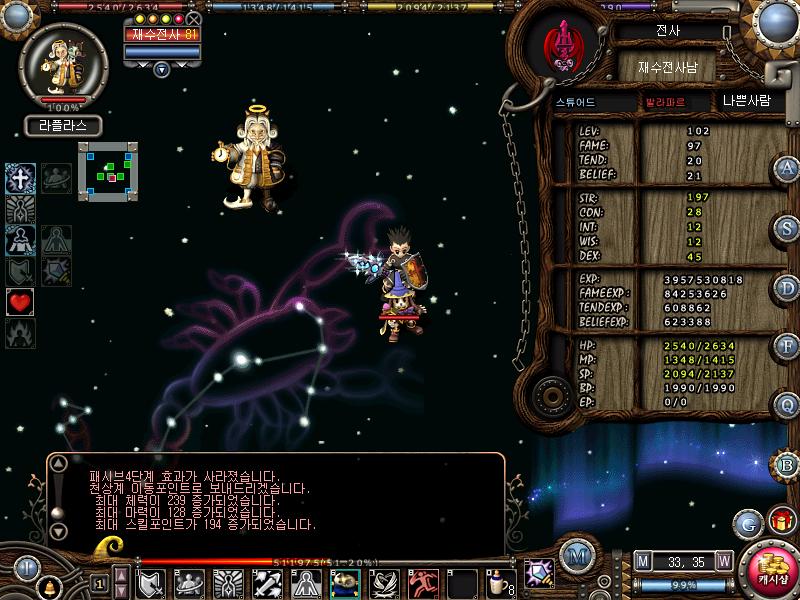
Task: Activate the red running figure skill
Action: pyautogui.click(x=421, y=582)
